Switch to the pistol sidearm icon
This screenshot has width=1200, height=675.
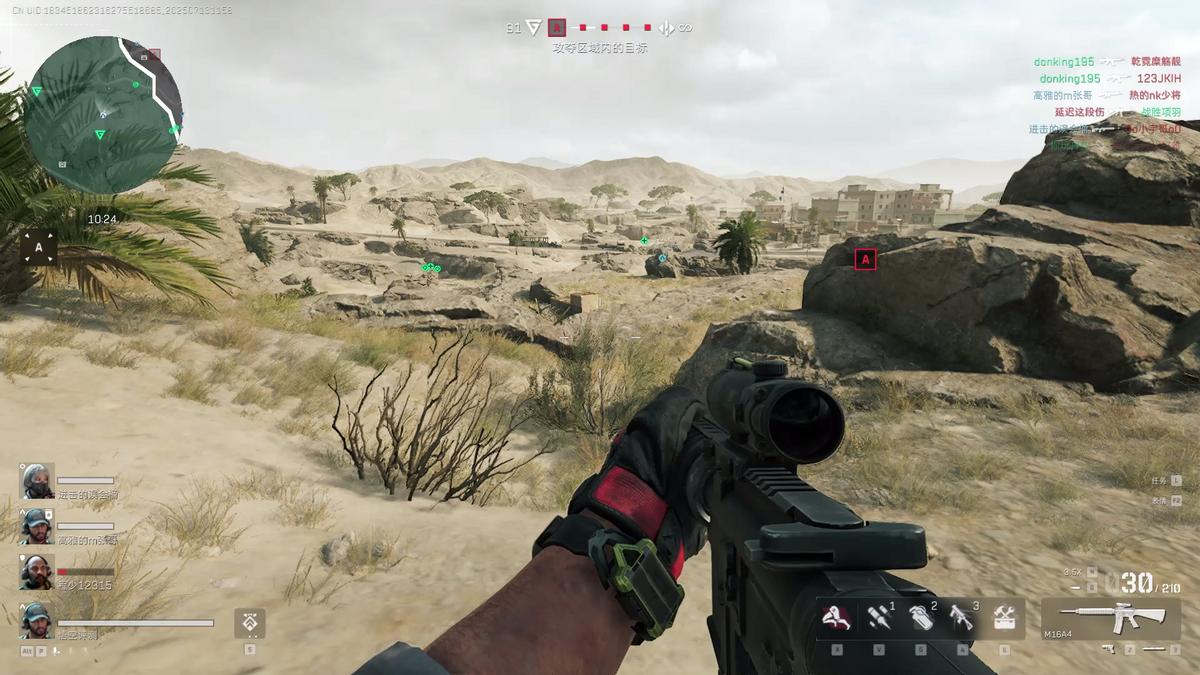[x=1109, y=649]
